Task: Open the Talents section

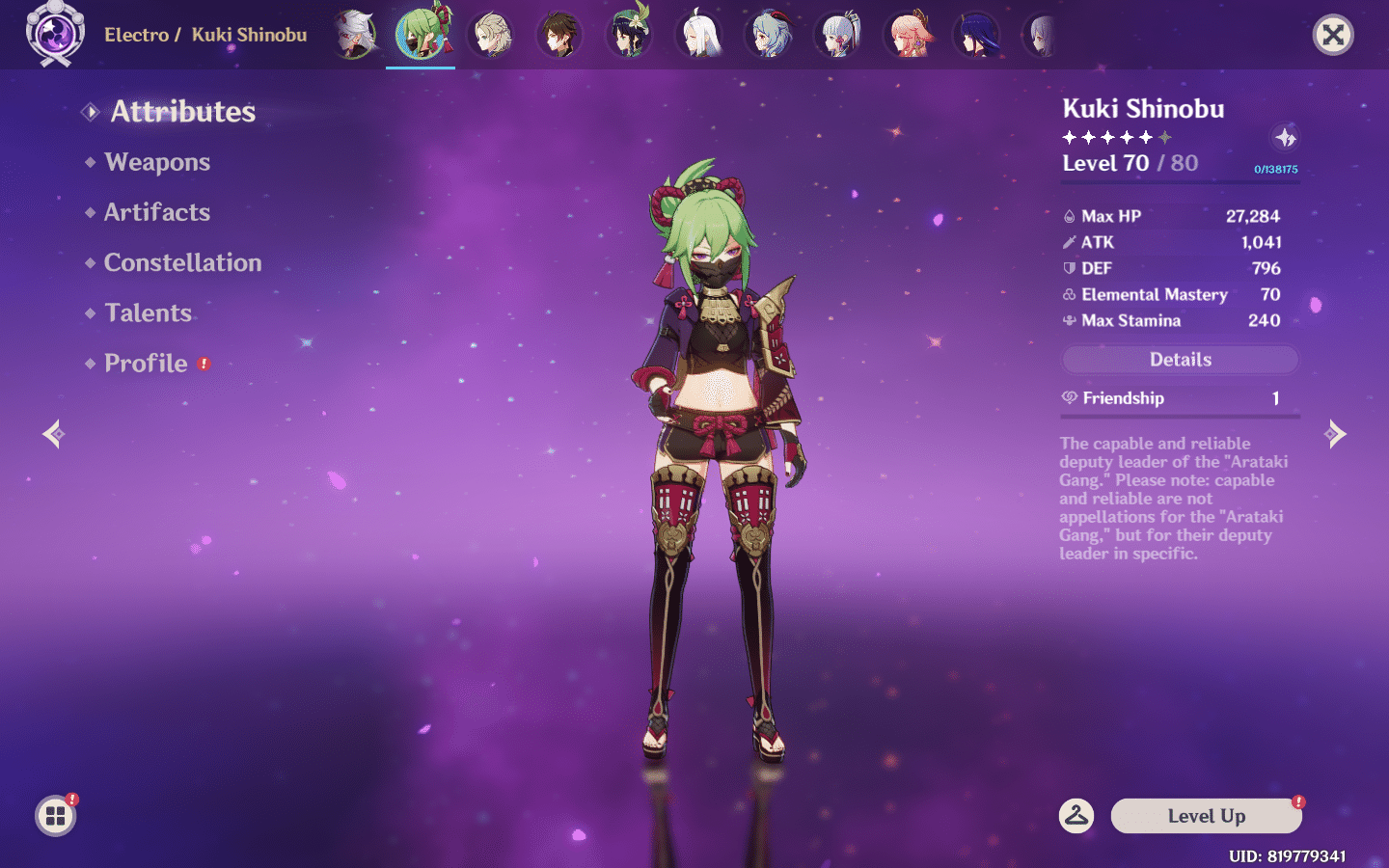Action: 148,312
